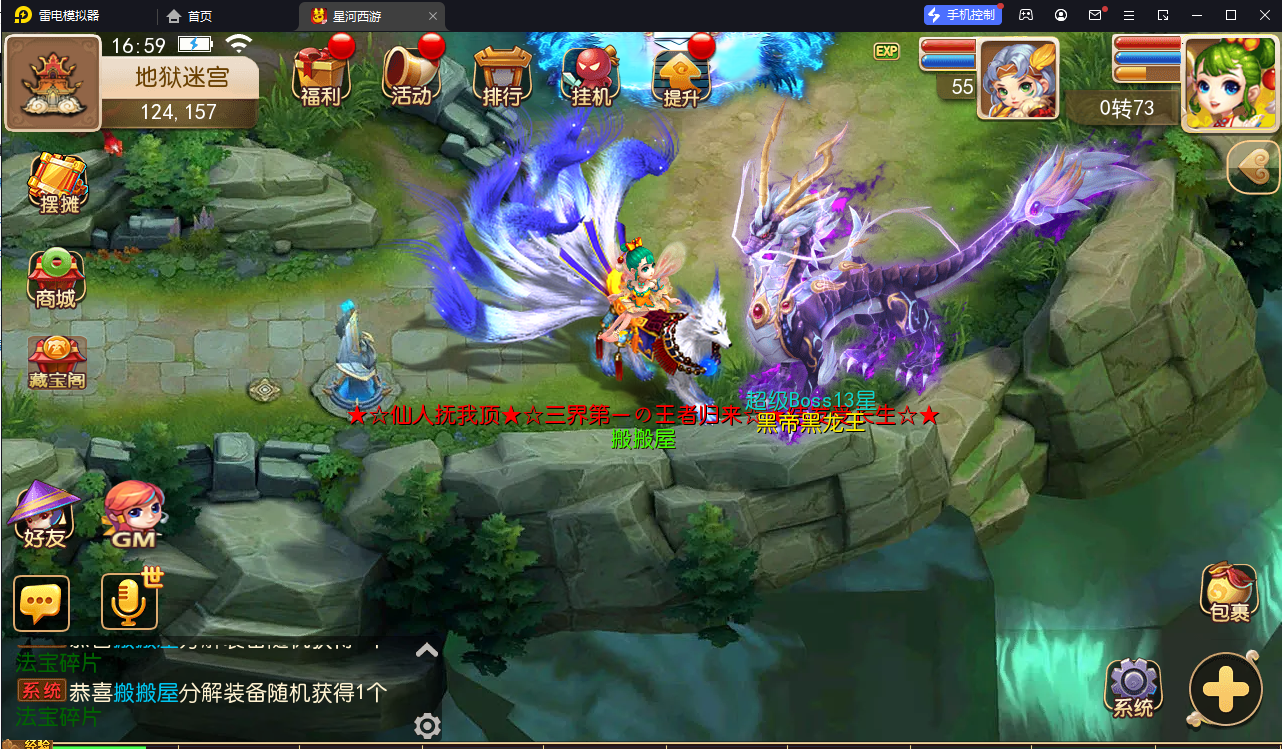Open the 商城 in-game mall

(x=57, y=277)
